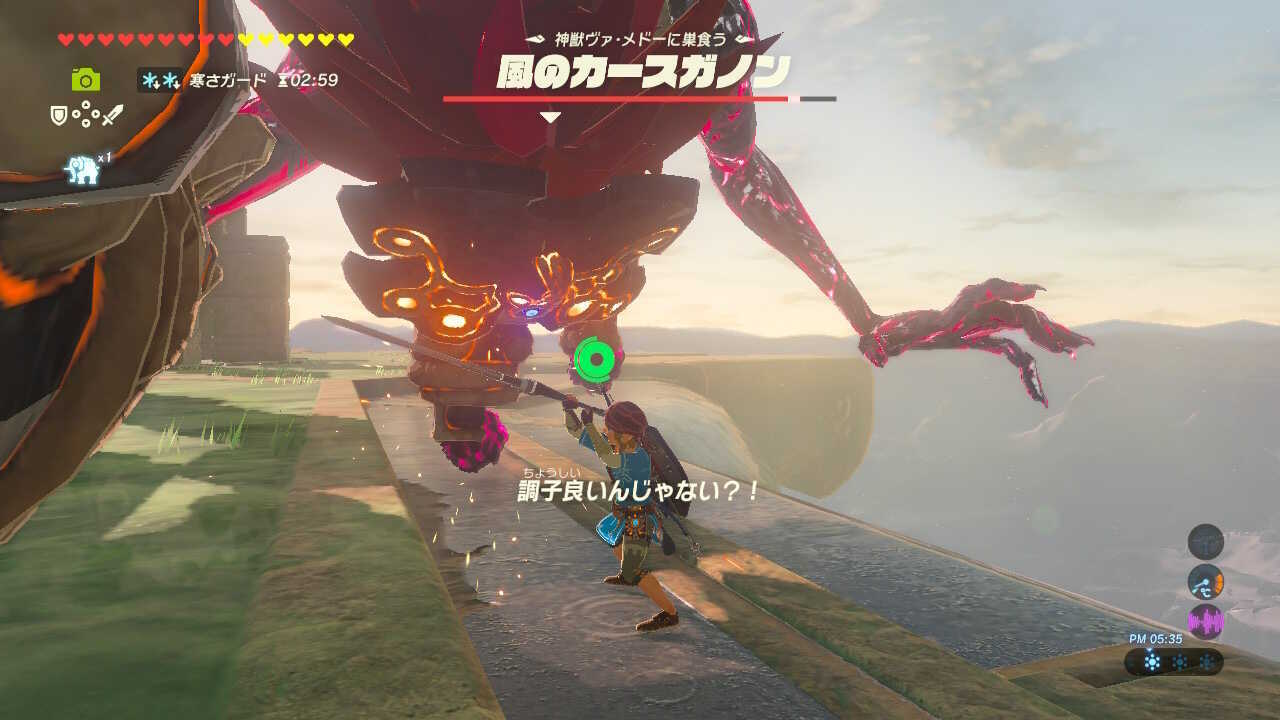Click the twin snowflake cold guard icon

tap(158, 80)
